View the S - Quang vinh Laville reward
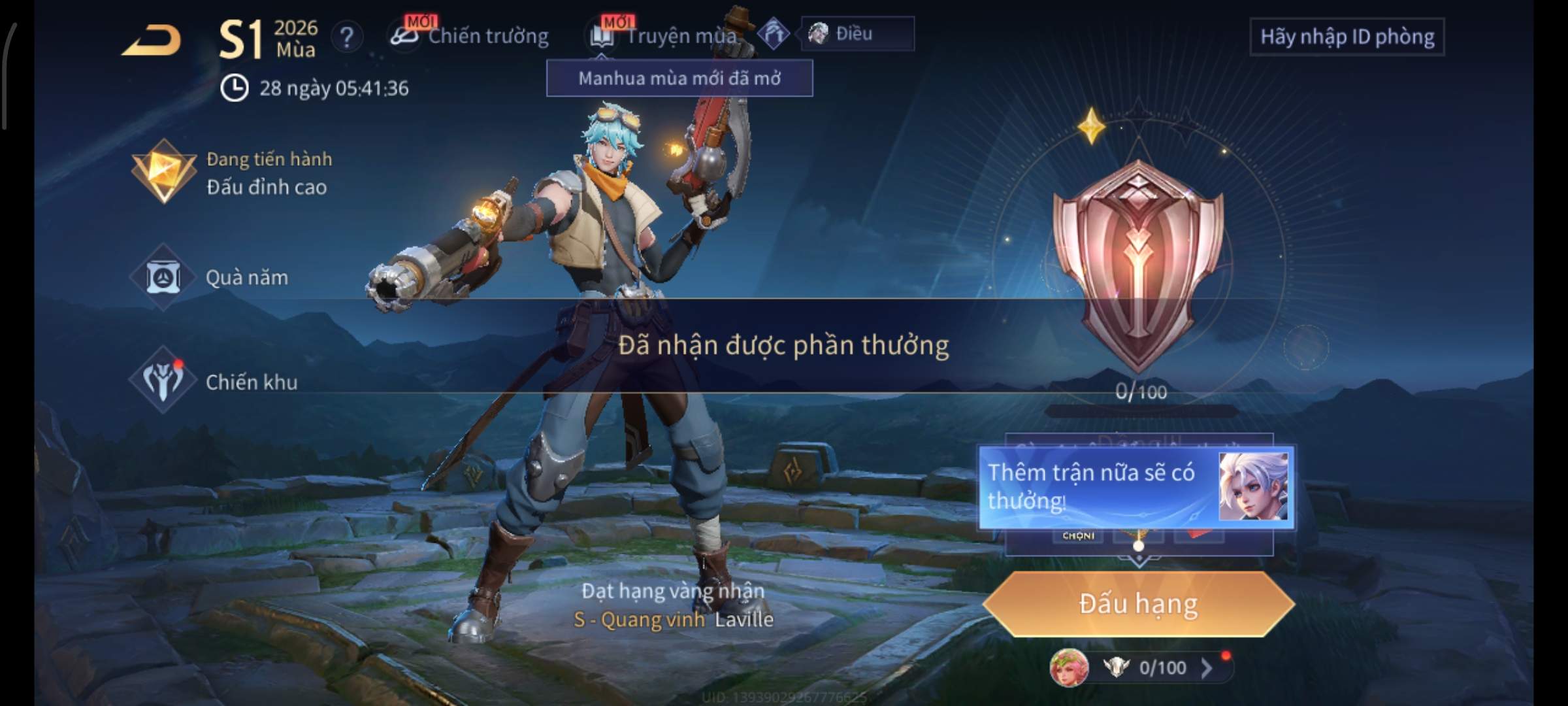The width and height of the screenshot is (1568, 706). pyautogui.click(x=673, y=618)
